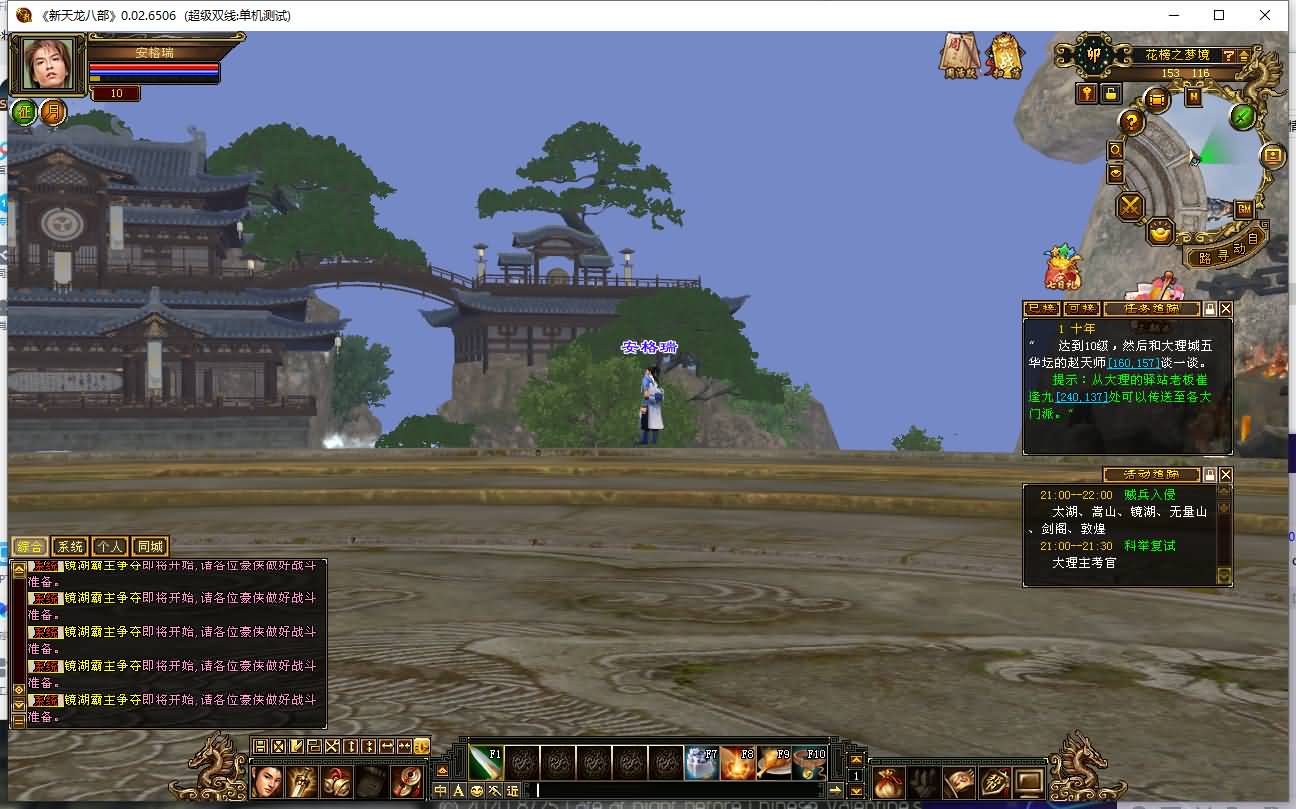Screen dimensions: 1296x809
Task: Click the green 征 status button
Action: (24, 112)
